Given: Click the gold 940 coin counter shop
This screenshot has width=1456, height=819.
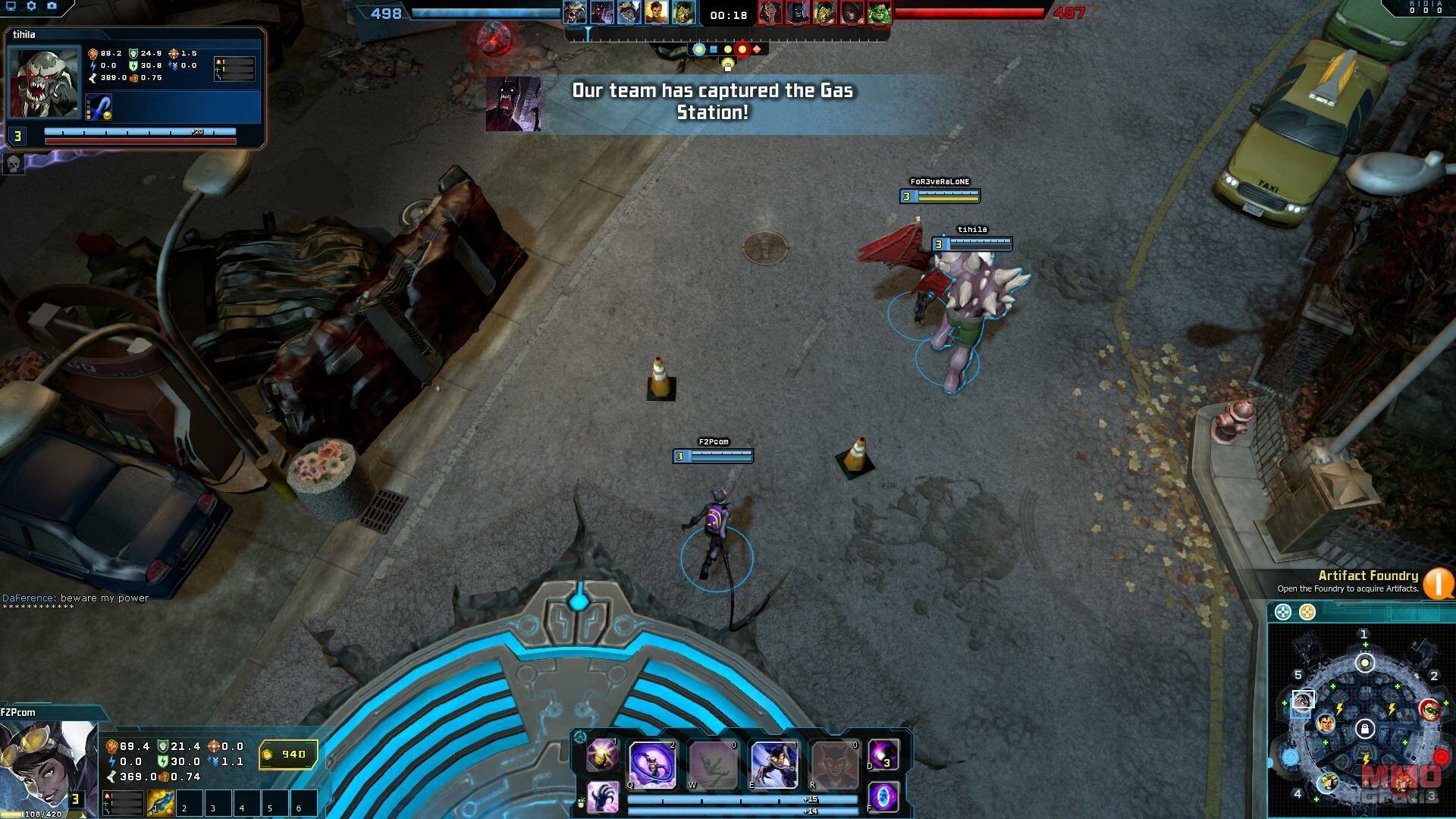Looking at the screenshot, I should click(287, 755).
